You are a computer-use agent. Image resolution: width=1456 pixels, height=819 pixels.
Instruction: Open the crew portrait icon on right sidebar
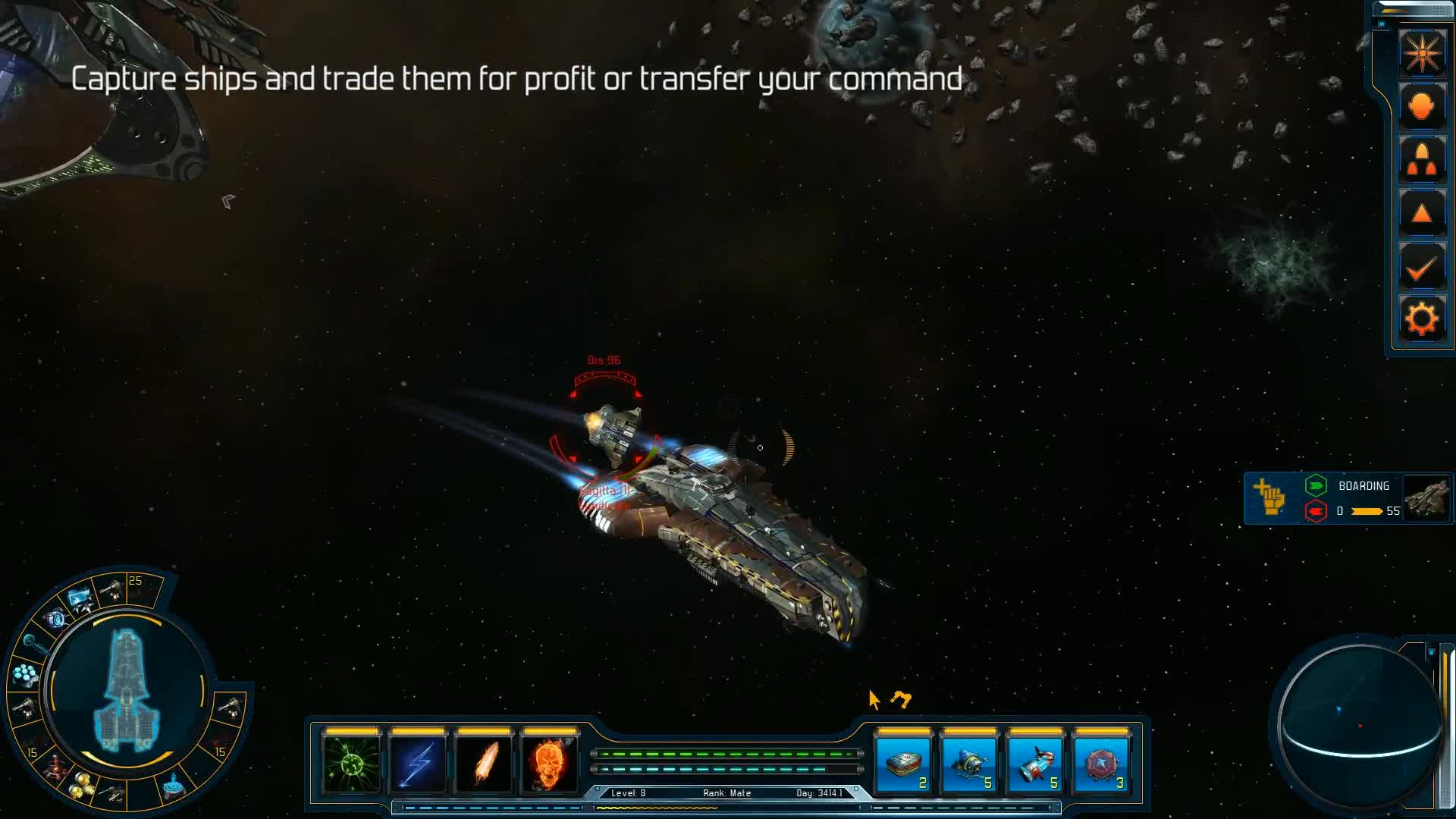(x=1423, y=106)
